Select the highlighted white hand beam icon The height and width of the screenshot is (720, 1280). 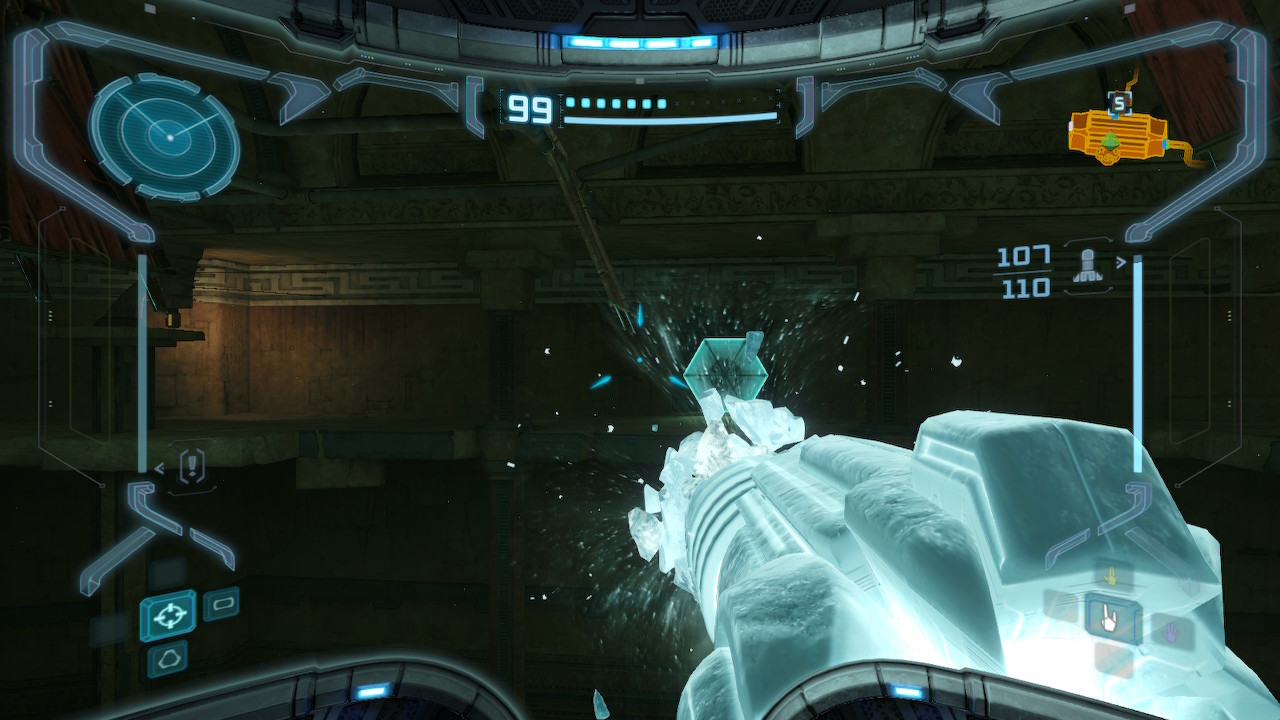click(x=1113, y=617)
